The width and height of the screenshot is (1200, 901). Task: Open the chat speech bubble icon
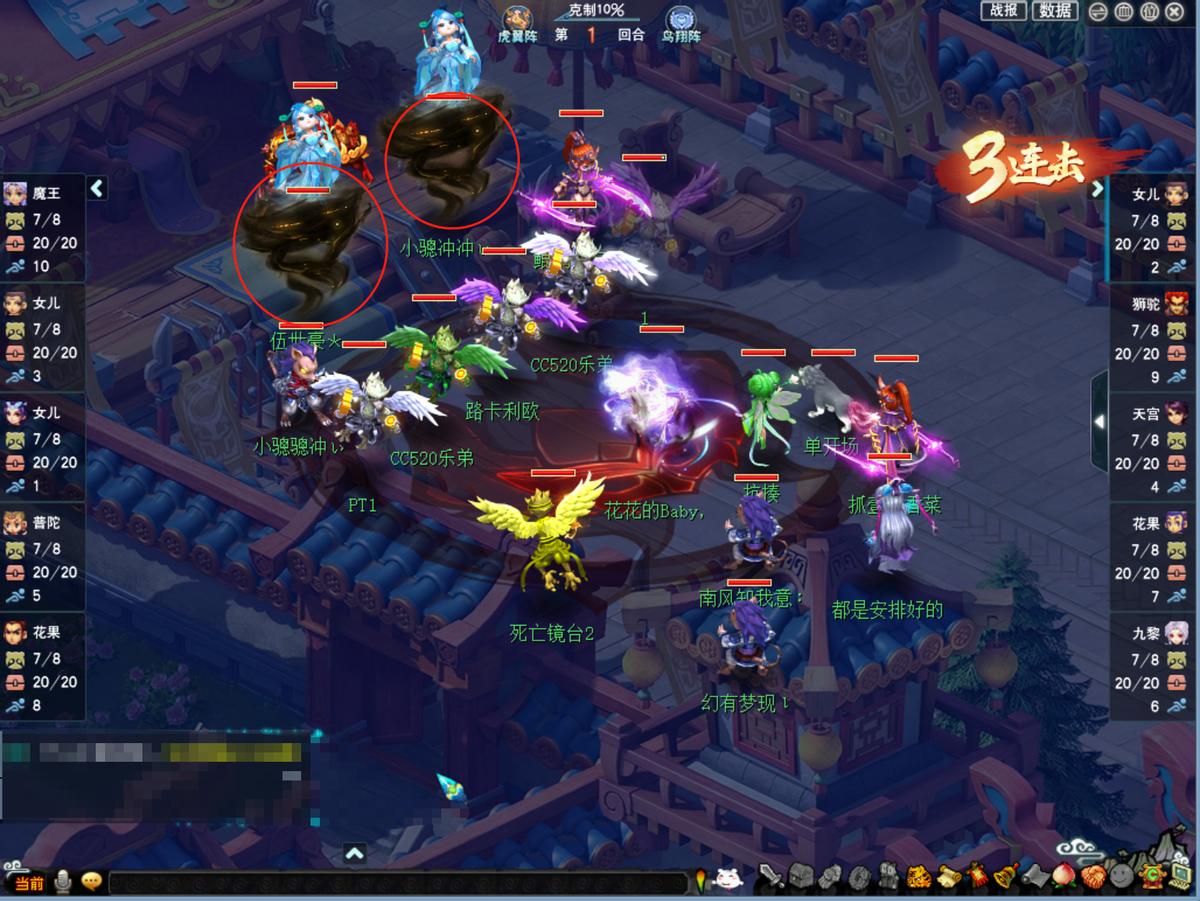pyautogui.click(x=92, y=882)
